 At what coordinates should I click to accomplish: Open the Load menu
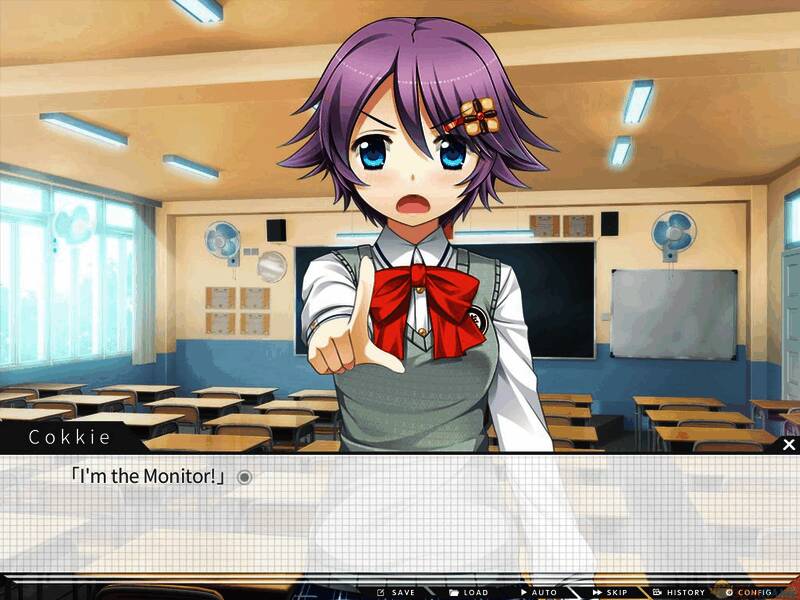(x=468, y=592)
